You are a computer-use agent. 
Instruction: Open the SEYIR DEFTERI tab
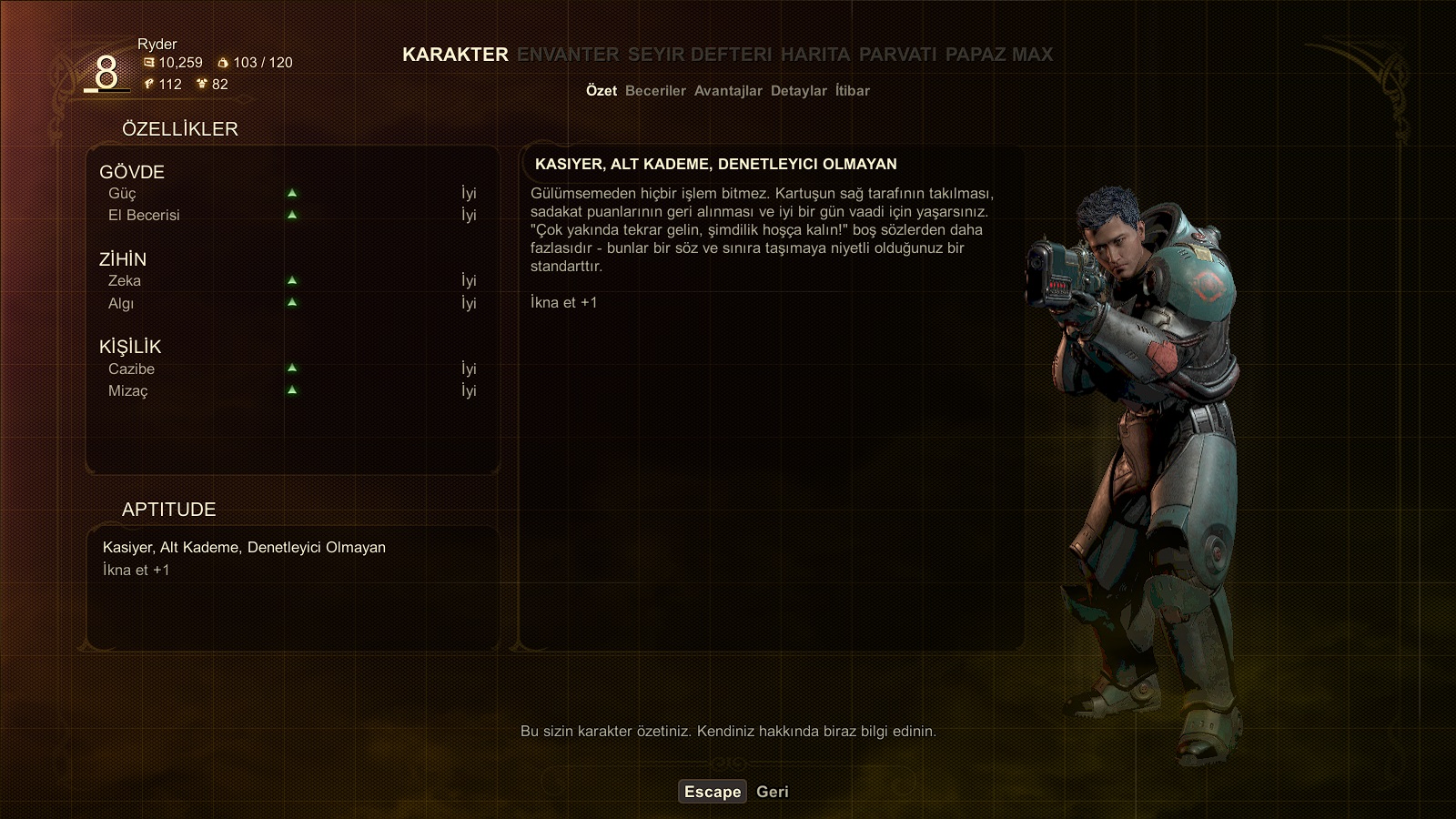click(x=700, y=55)
